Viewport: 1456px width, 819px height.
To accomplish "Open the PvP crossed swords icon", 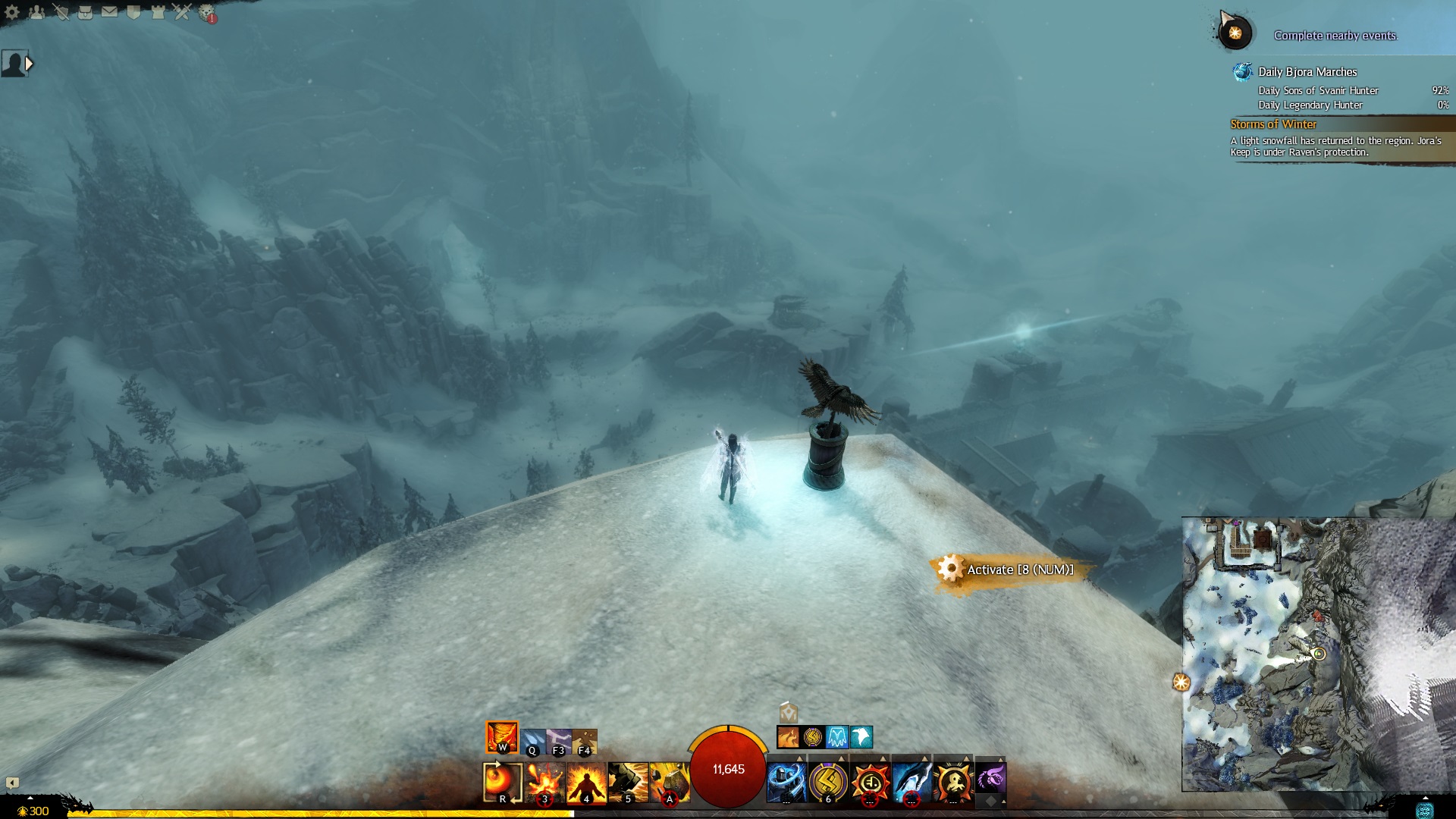I will (182, 12).
